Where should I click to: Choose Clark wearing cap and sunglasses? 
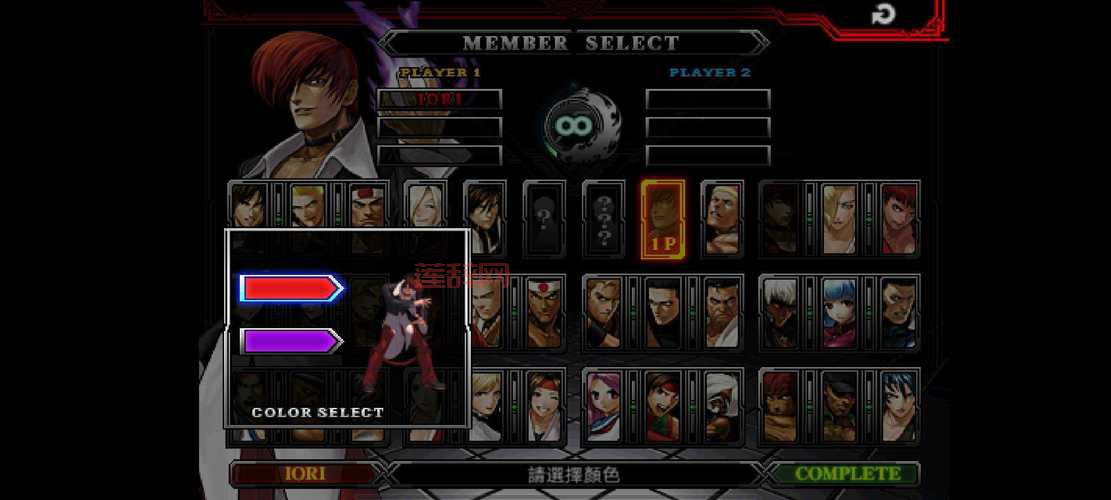[839, 404]
